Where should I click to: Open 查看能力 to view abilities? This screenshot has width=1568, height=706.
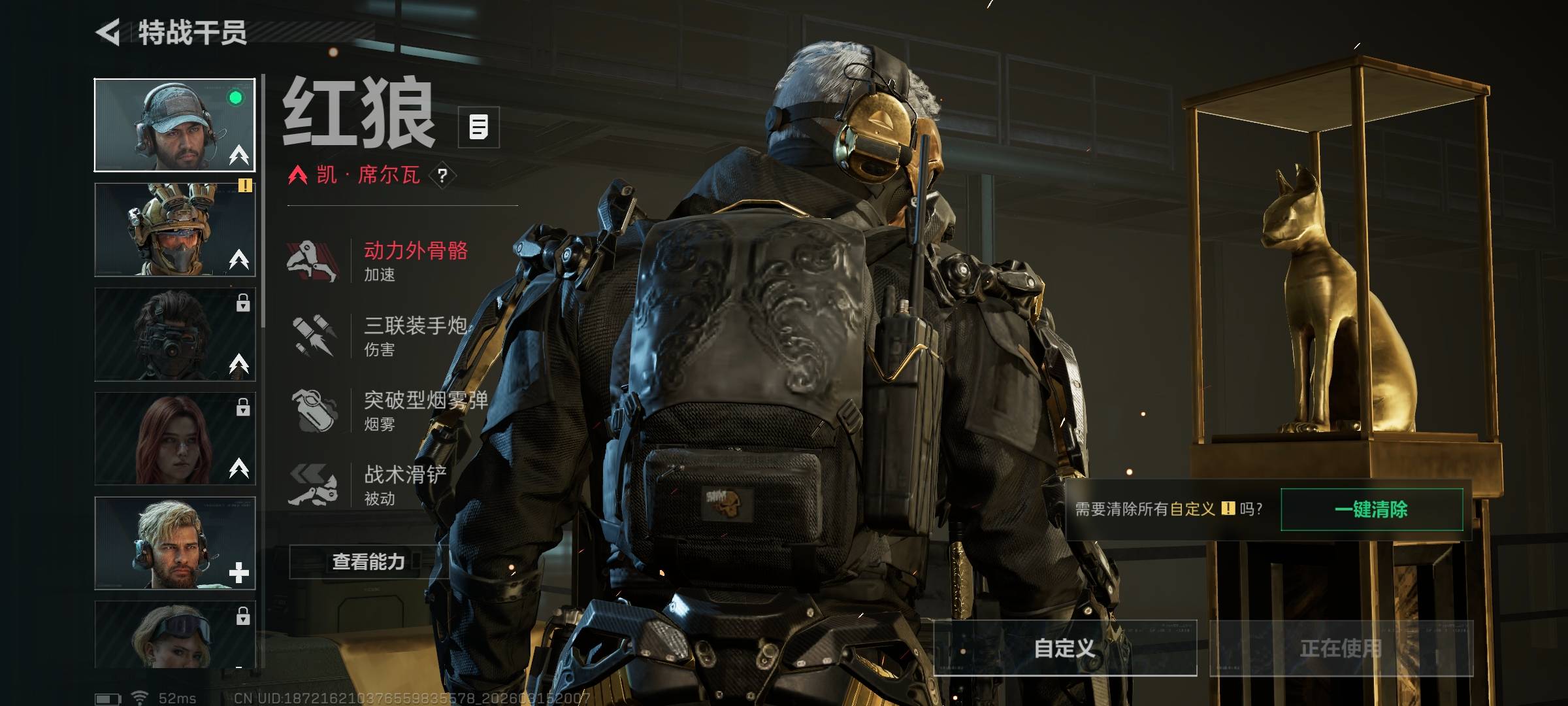point(368,562)
